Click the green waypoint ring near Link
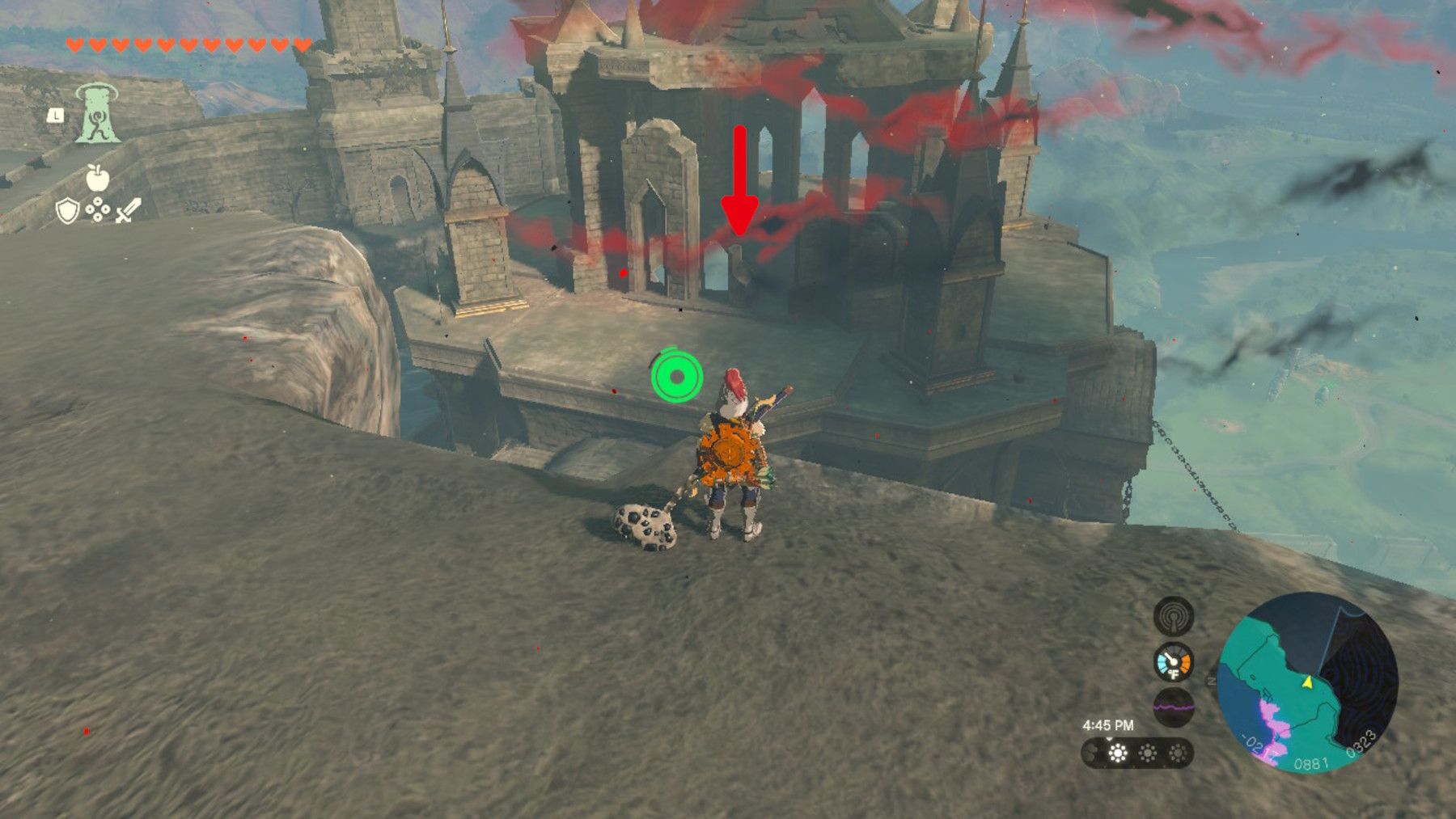Screen dimensions: 1456x819 point(676,376)
